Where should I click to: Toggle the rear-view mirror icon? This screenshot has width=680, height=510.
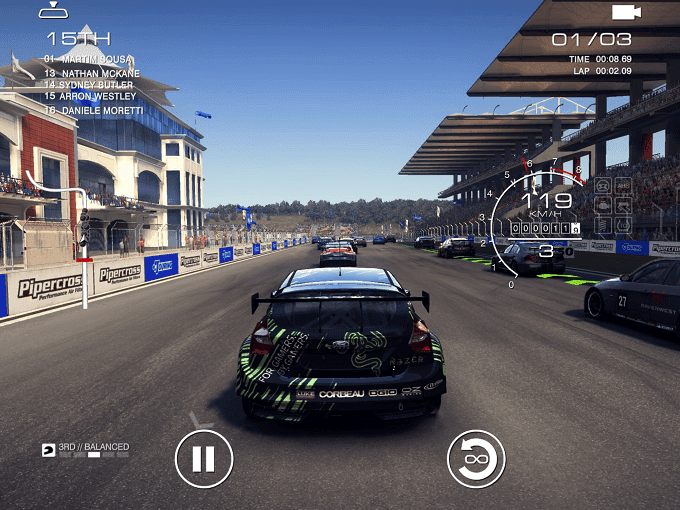pos(53,12)
